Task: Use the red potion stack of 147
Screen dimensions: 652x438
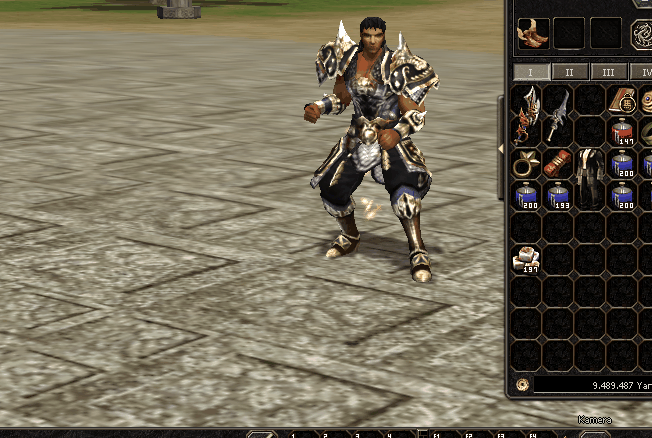Action: click(623, 132)
